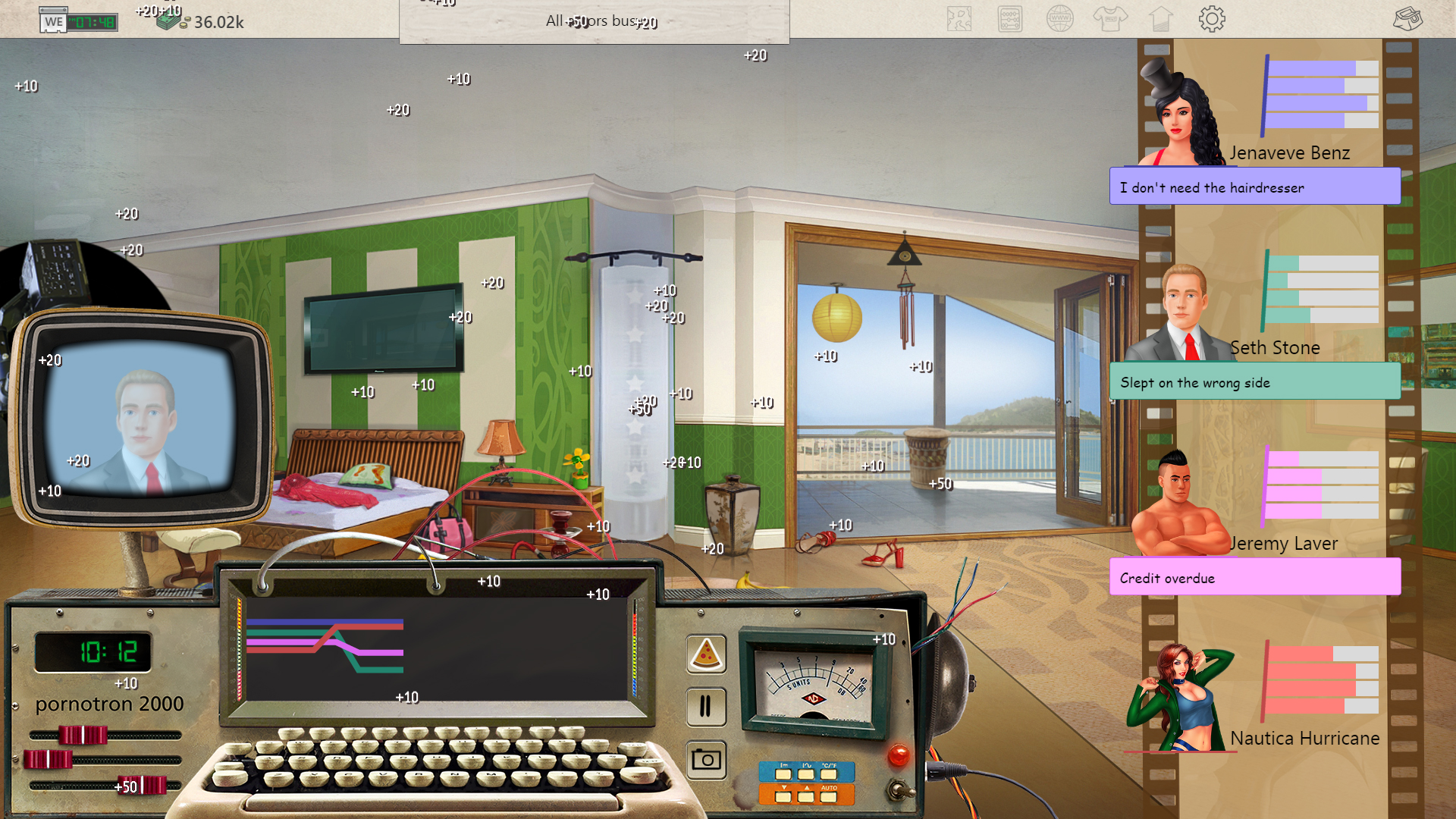The height and width of the screenshot is (819, 1456).
Task: Click Seth Stone's 'Slept on the wrong side' message
Action: 1255,382
